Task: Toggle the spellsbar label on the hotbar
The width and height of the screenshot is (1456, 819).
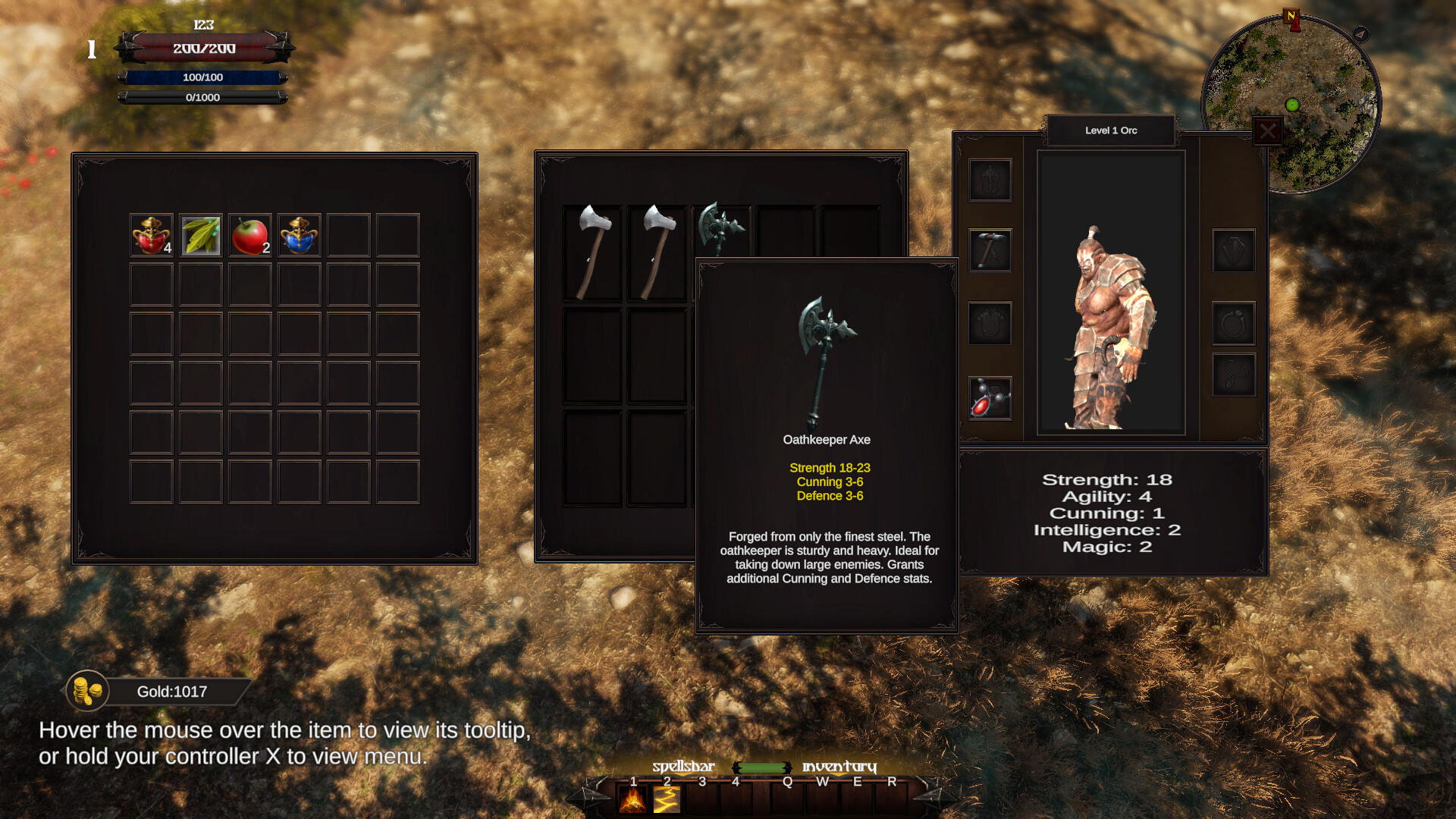Action: point(683,767)
